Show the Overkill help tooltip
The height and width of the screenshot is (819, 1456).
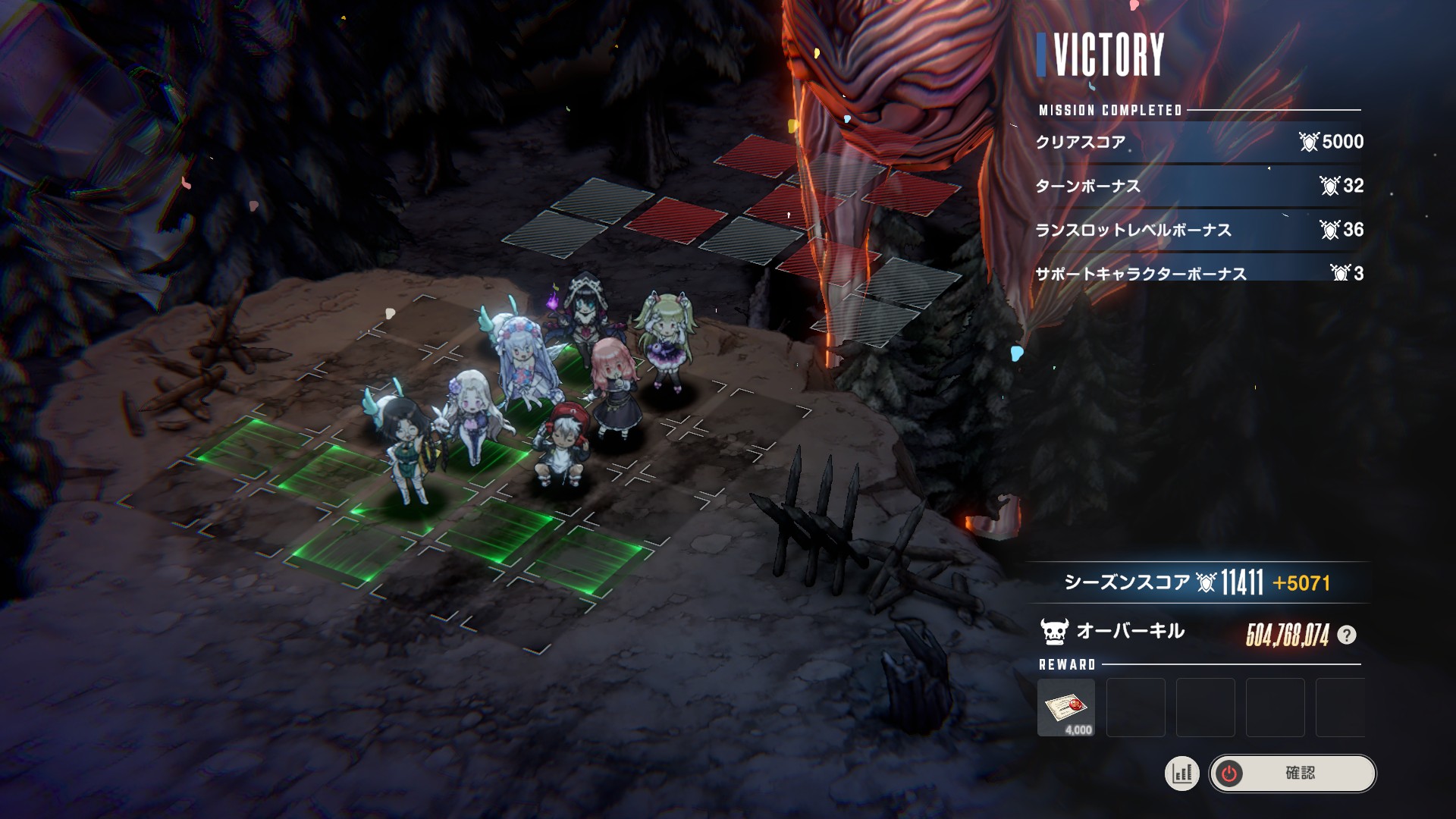tap(1347, 635)
